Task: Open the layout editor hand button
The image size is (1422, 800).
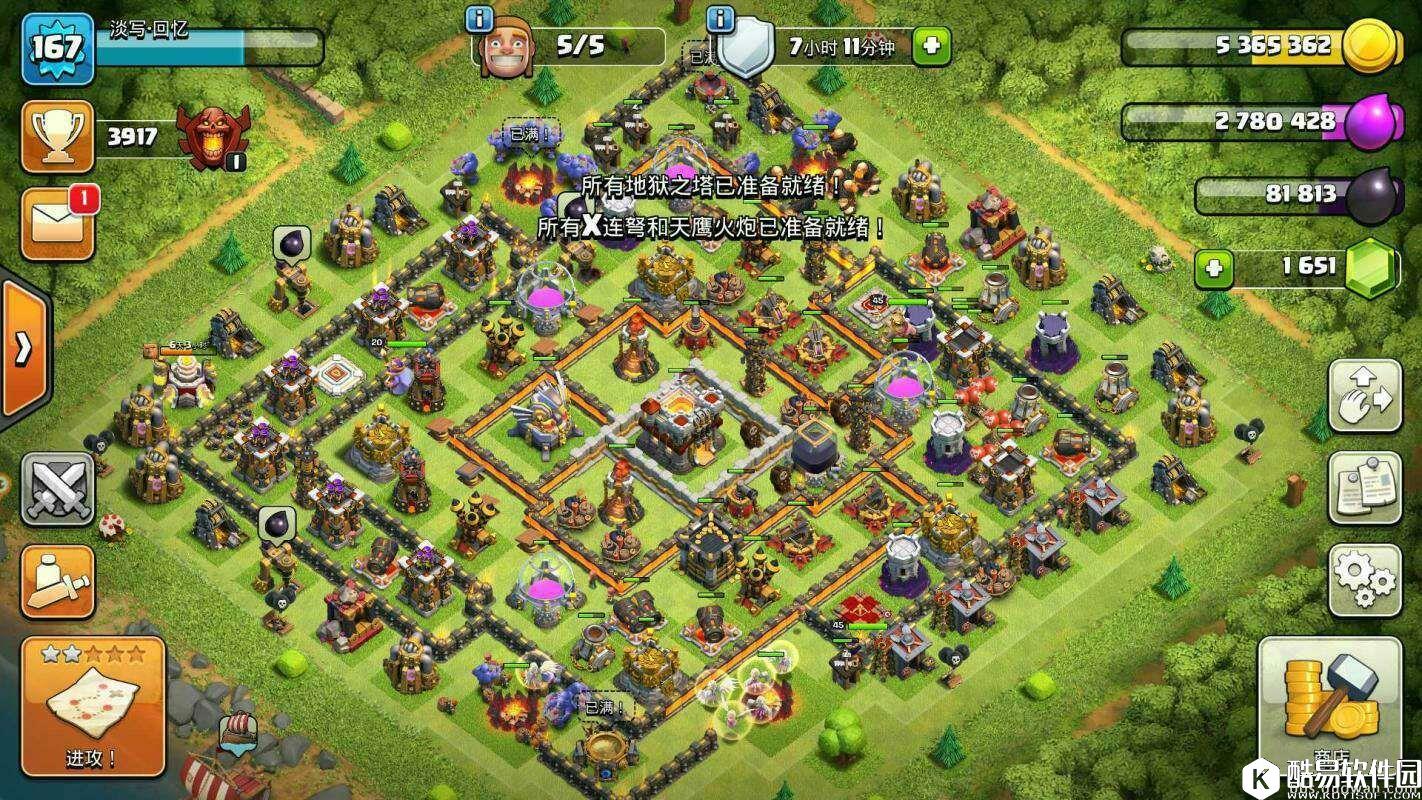Action: [x=1364, y=396]
